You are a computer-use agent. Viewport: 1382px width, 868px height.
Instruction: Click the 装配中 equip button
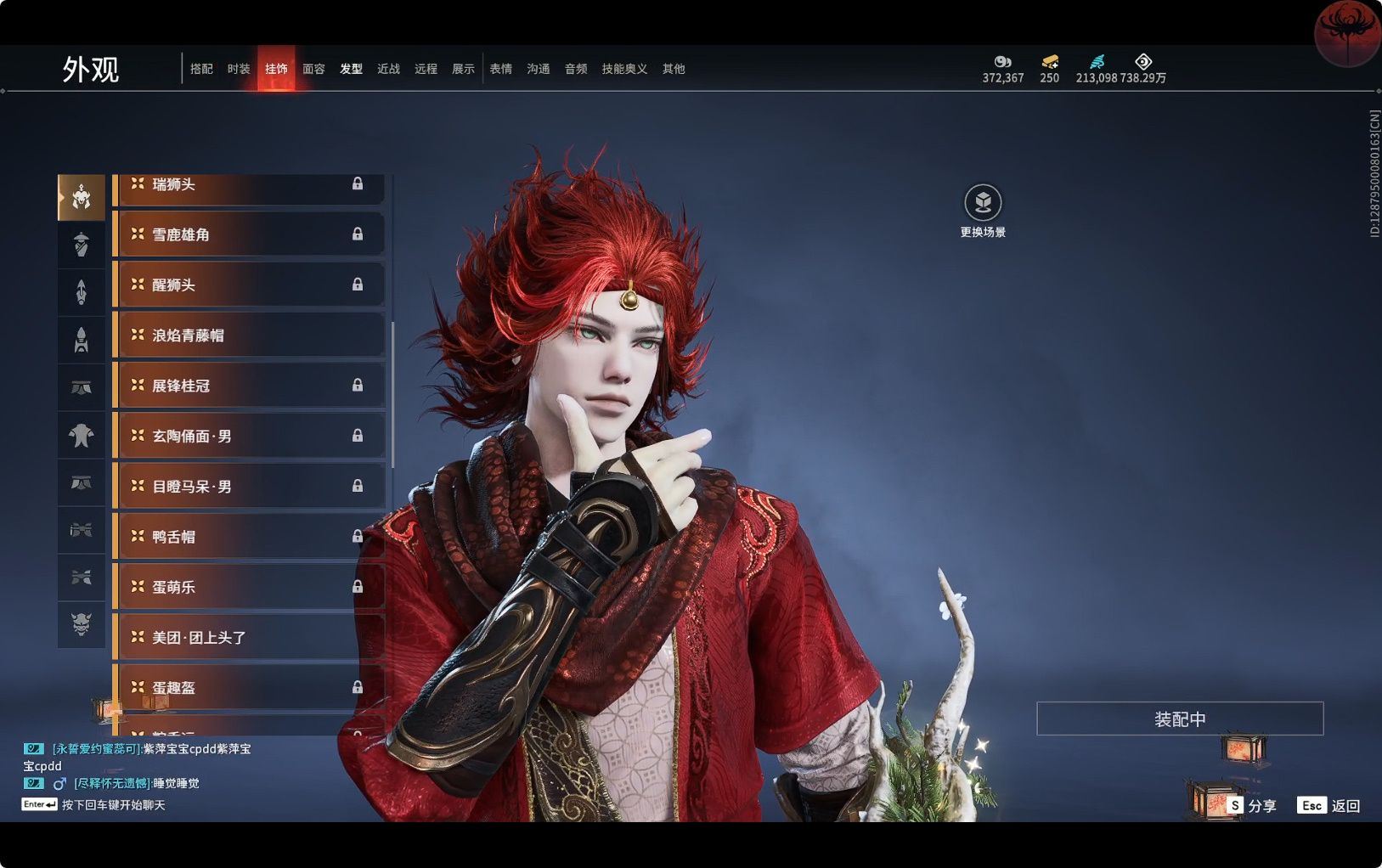point(1179,719)
